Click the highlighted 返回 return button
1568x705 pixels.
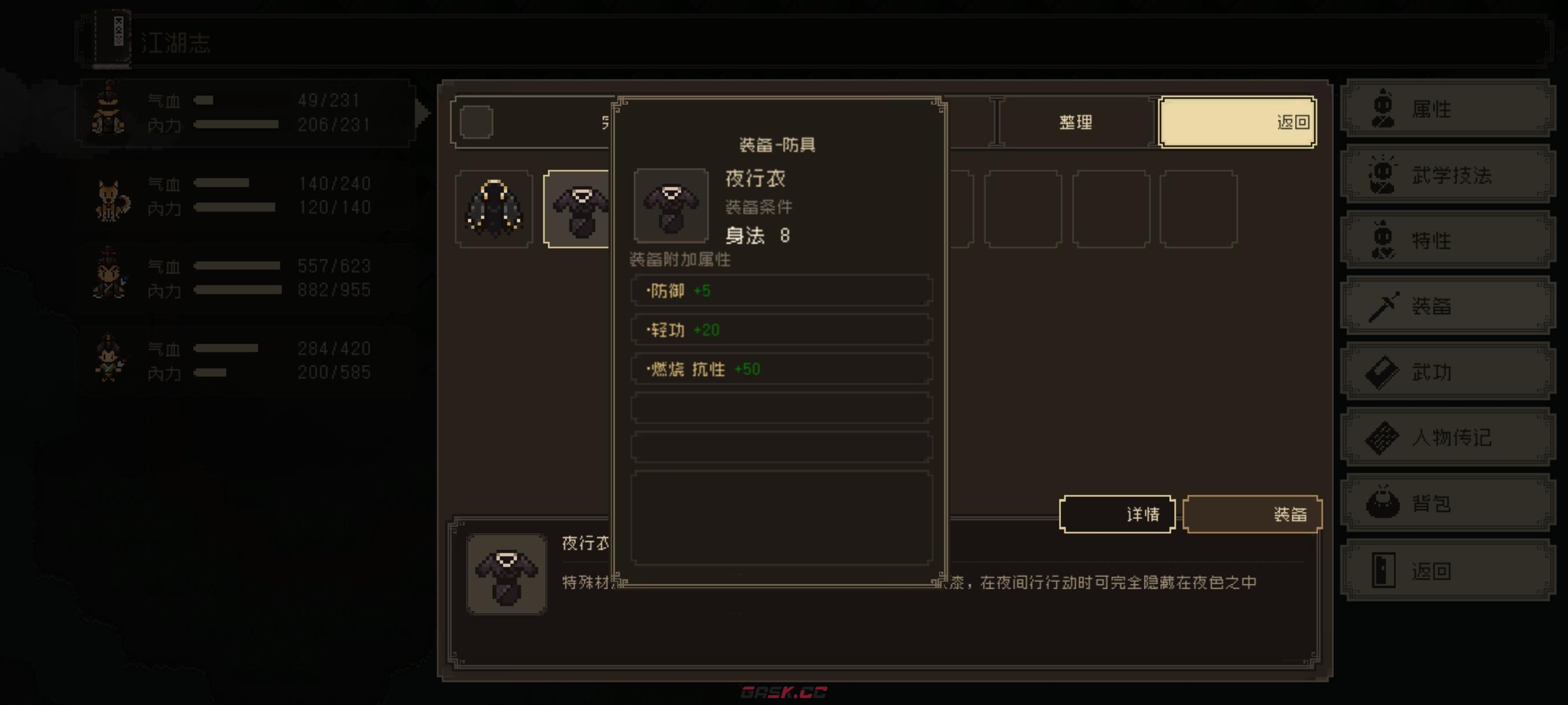(1237, 122)
